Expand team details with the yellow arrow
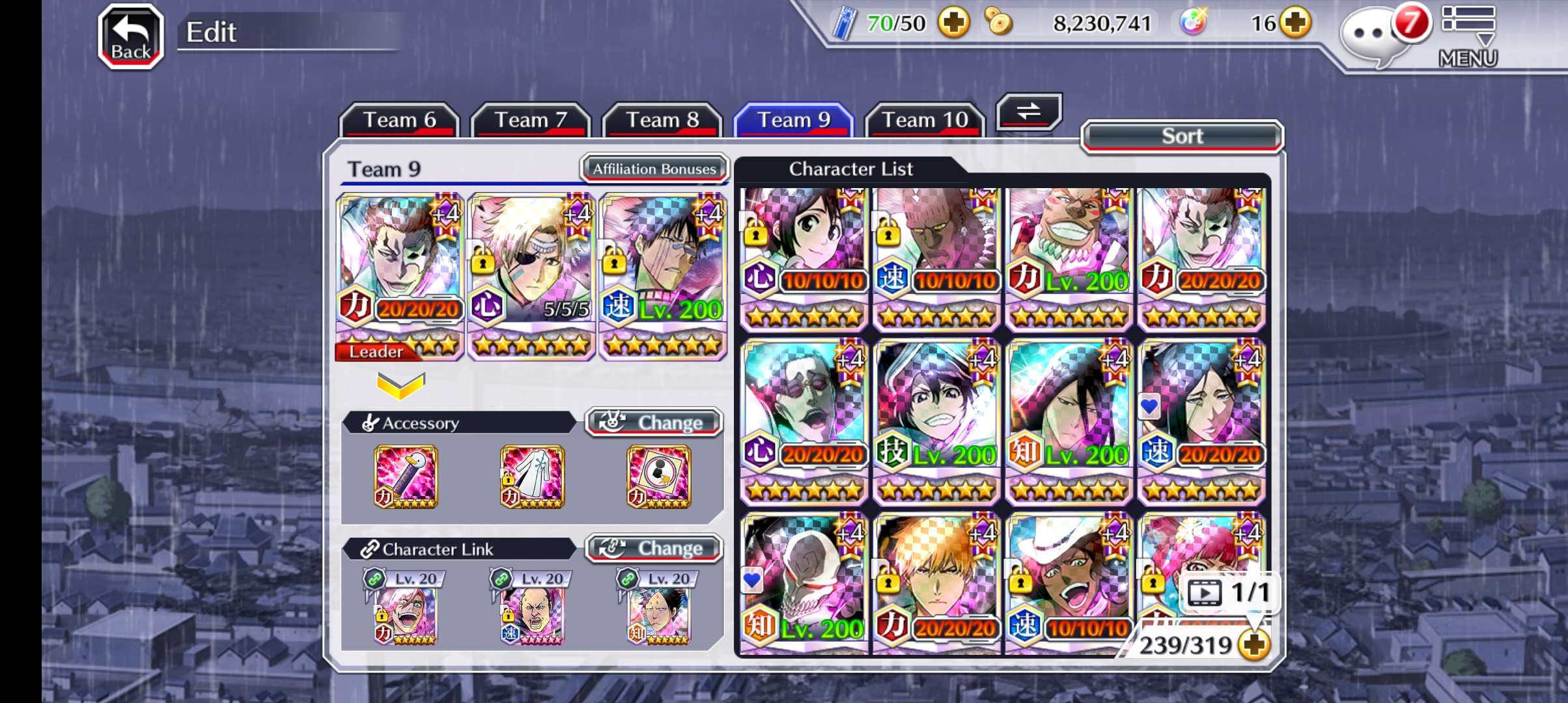Screen dimensions: 1568x703 click(400, 385)
